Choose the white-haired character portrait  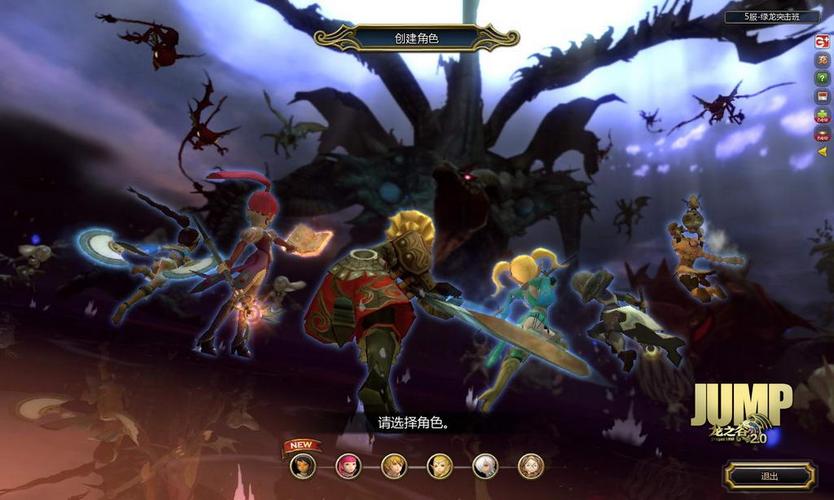485,465
